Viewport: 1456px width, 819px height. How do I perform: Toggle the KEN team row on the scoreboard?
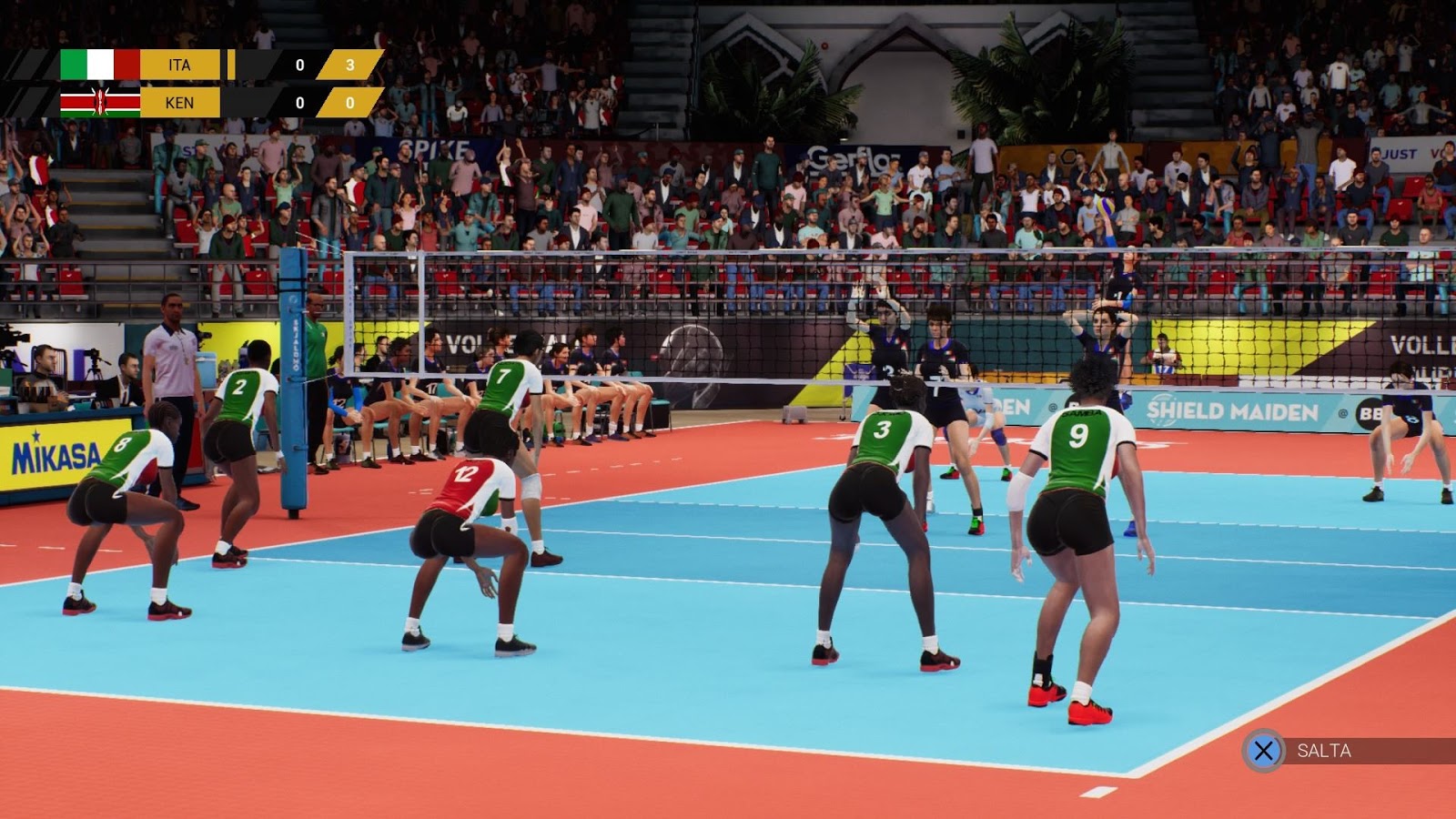point(182,102)
